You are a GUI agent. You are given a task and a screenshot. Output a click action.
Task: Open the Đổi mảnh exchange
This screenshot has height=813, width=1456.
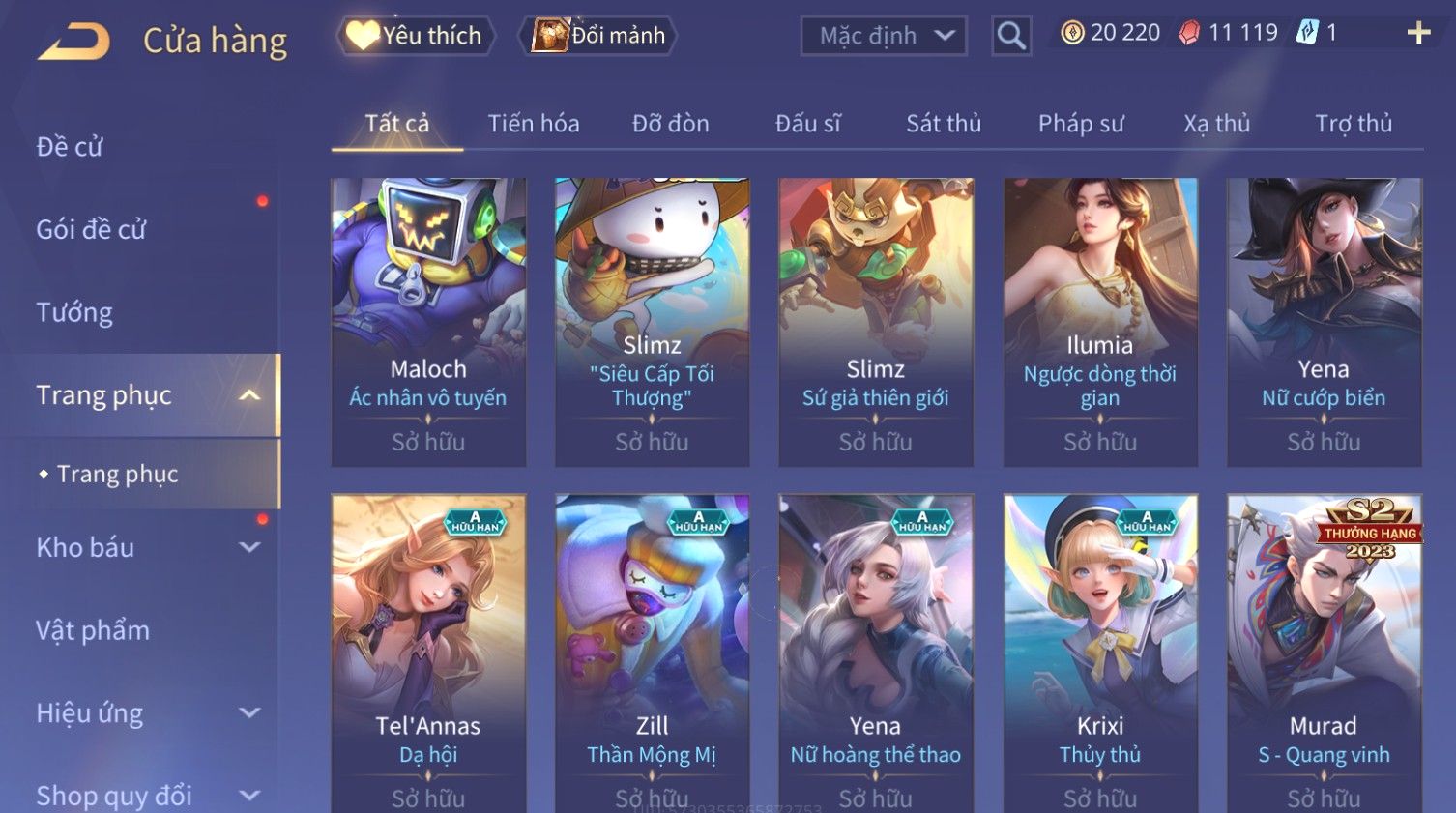click(x=599, y=36)
